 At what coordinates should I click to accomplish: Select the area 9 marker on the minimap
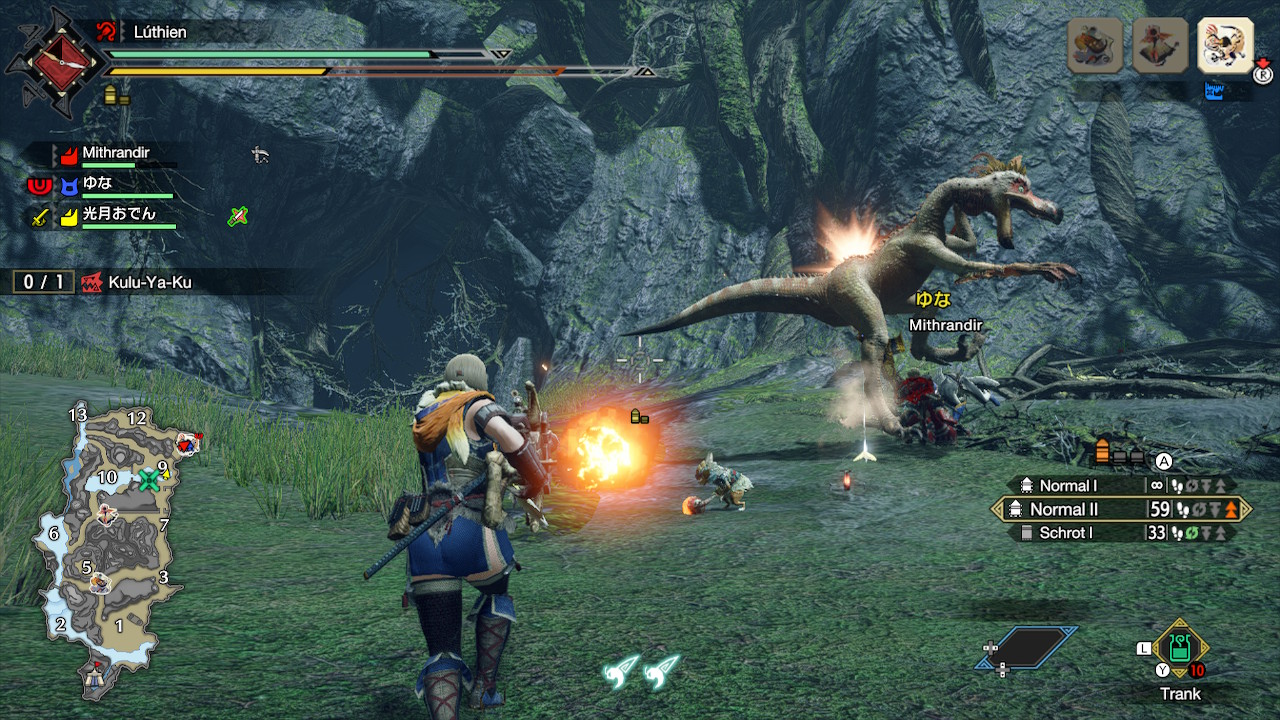(x=162, y=466)
